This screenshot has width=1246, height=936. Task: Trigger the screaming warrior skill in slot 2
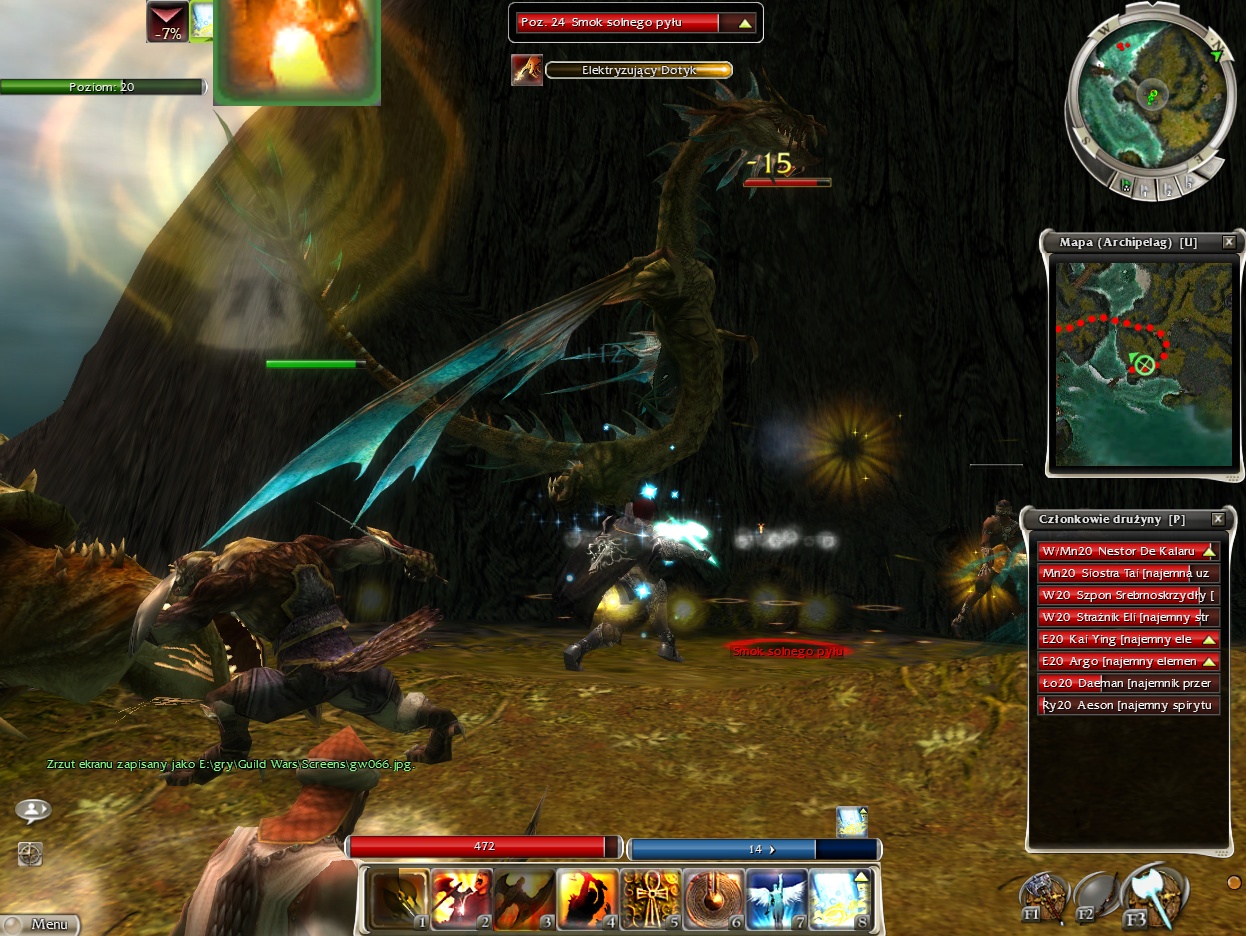pyautogui.click(x=461, y=897)
